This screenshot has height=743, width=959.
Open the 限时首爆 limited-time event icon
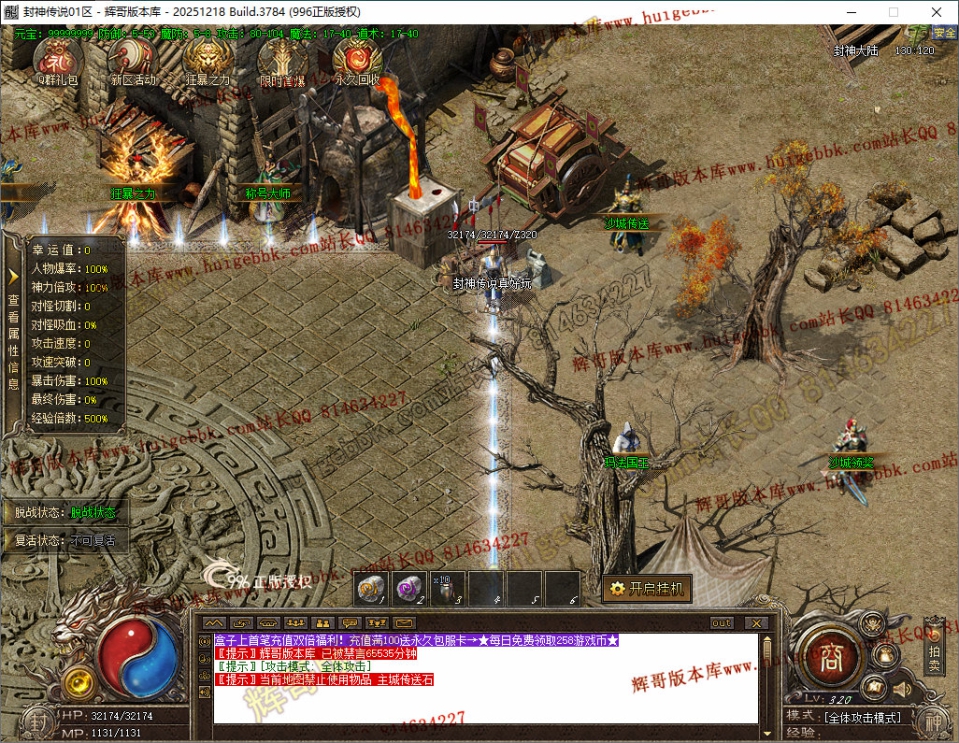pyautogui.click(x=282, y=60)
